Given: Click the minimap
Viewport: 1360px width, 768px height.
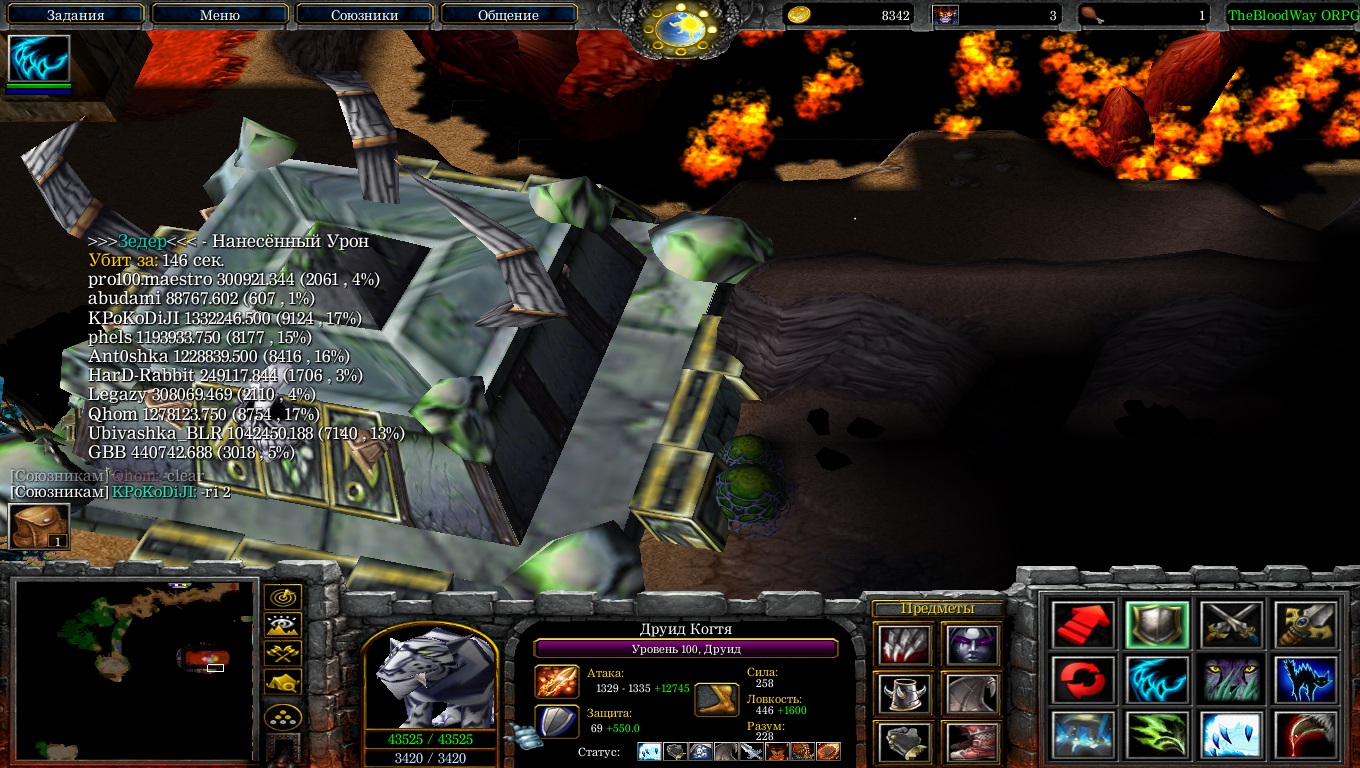Looking at the screenshot, I should click(x=135, y=669).
